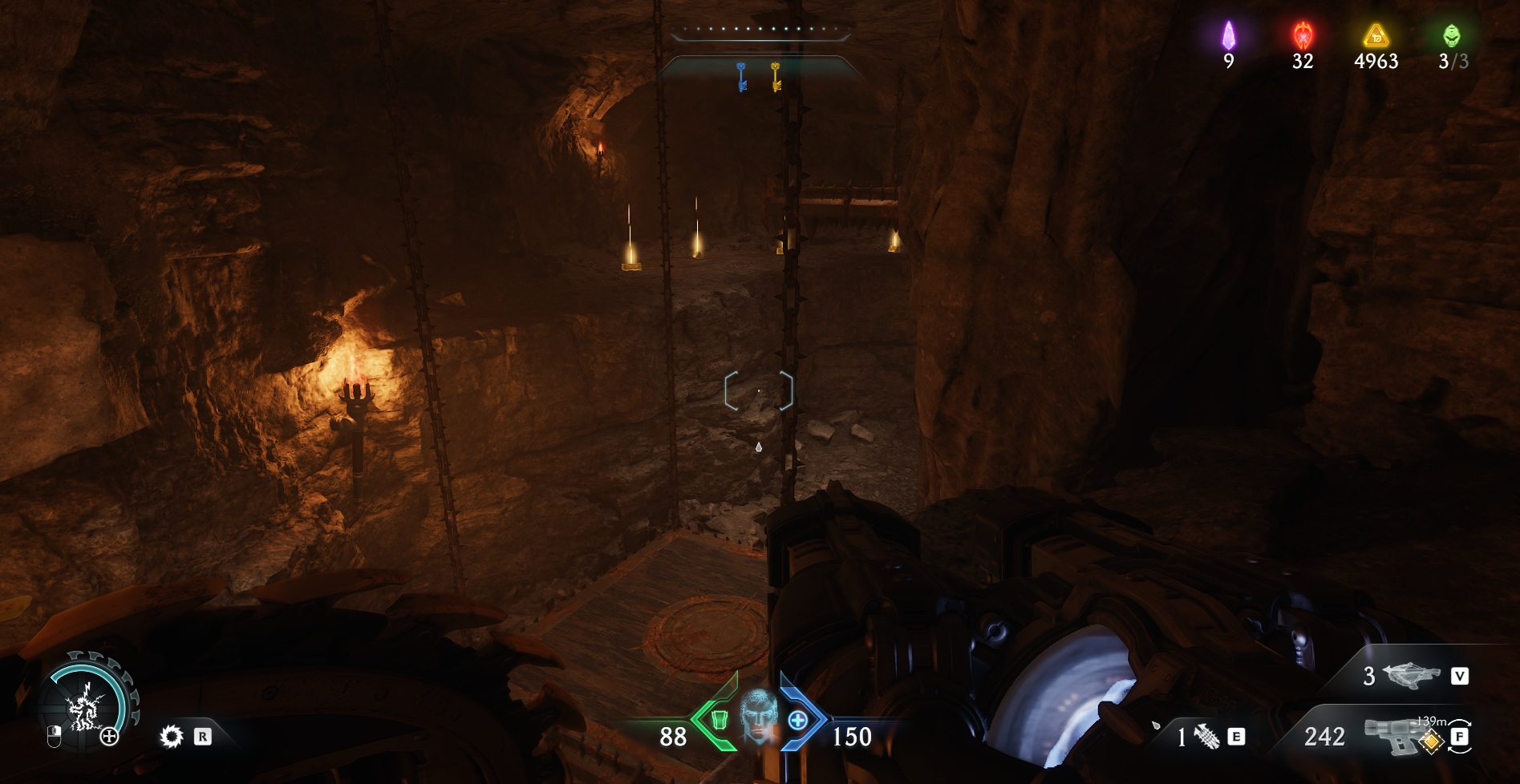Click the purple crystal currency icon

[1228, 35]
